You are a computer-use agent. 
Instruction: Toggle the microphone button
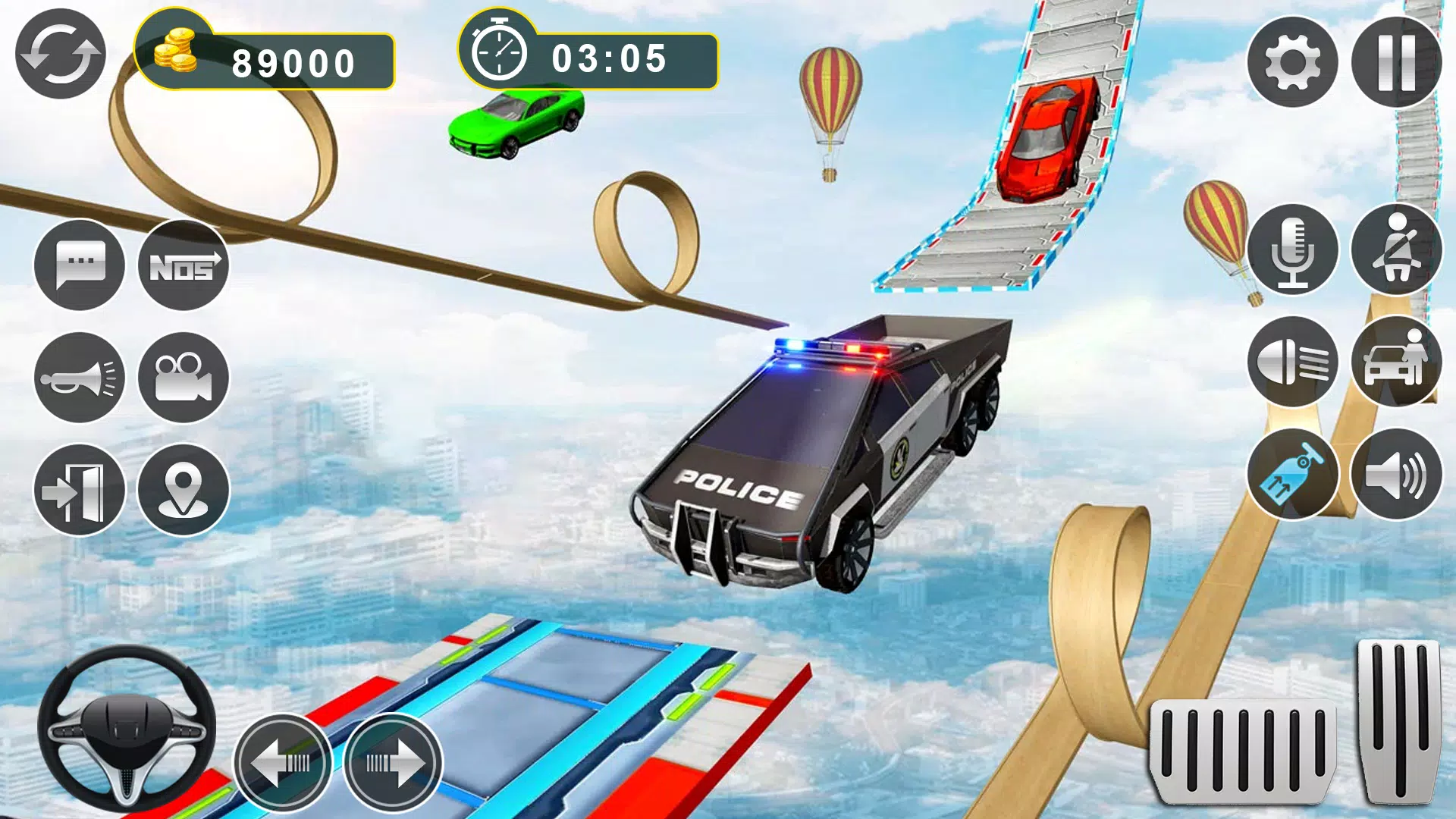point(1292,249)
